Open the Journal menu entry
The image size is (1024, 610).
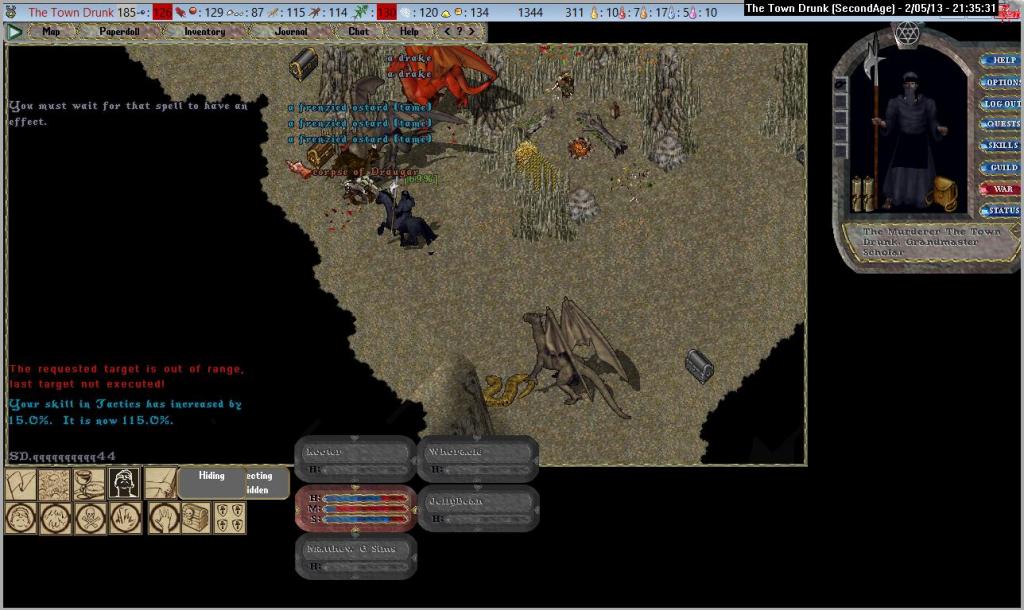click(290, 31)
